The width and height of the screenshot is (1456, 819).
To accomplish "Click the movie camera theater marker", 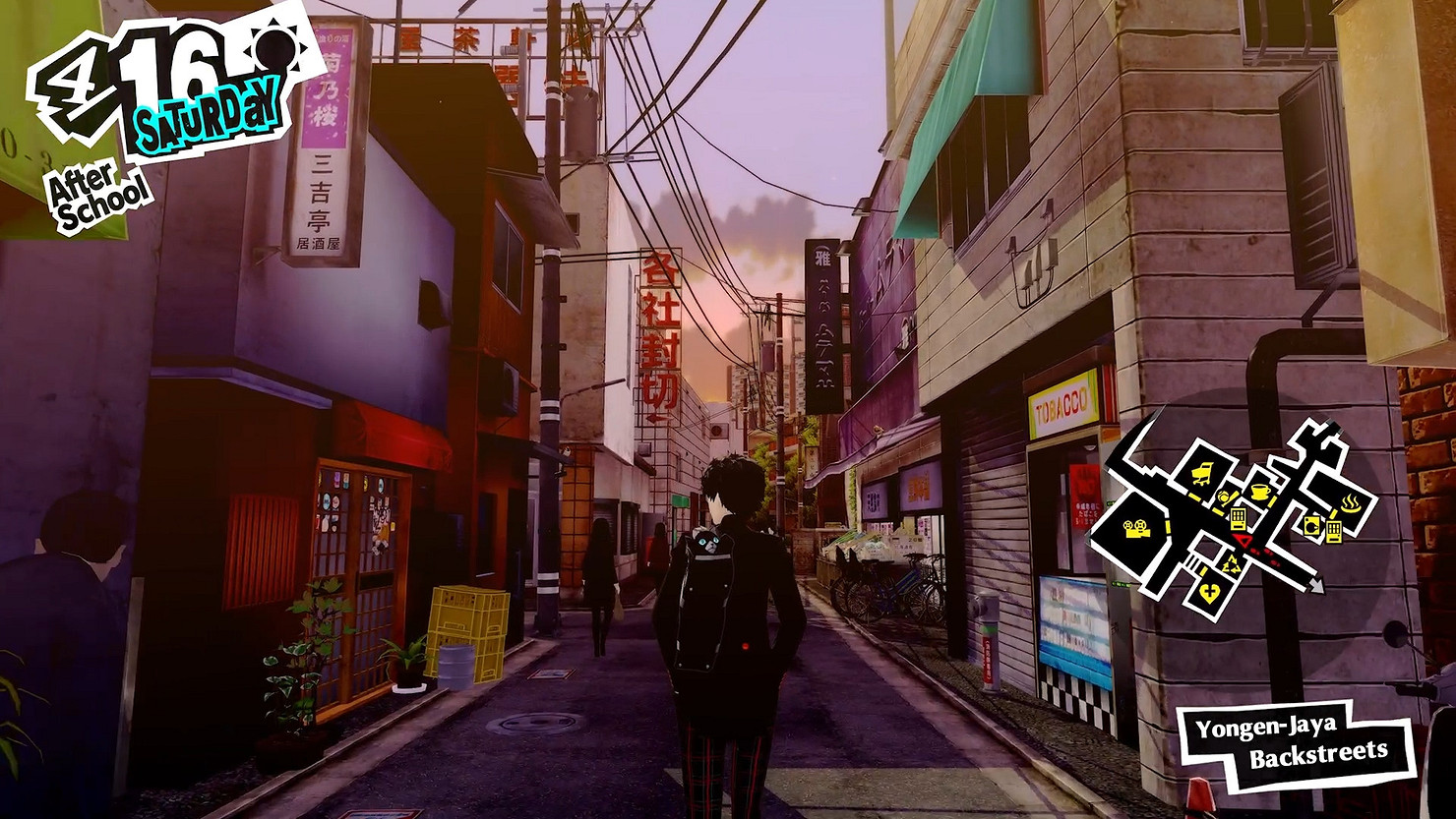I will [x=1138, y=528].
